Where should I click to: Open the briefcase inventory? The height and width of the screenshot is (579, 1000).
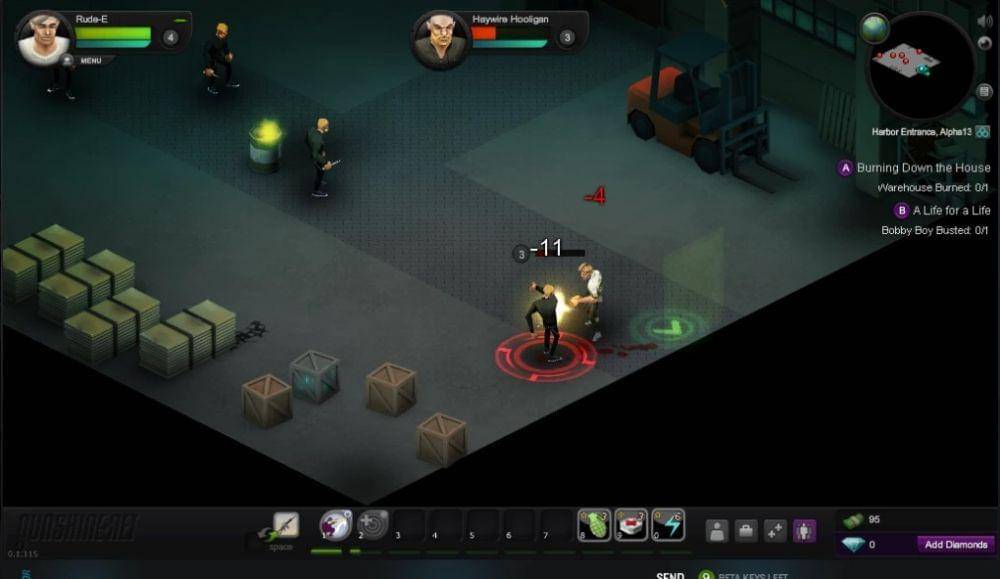[746, 531]
